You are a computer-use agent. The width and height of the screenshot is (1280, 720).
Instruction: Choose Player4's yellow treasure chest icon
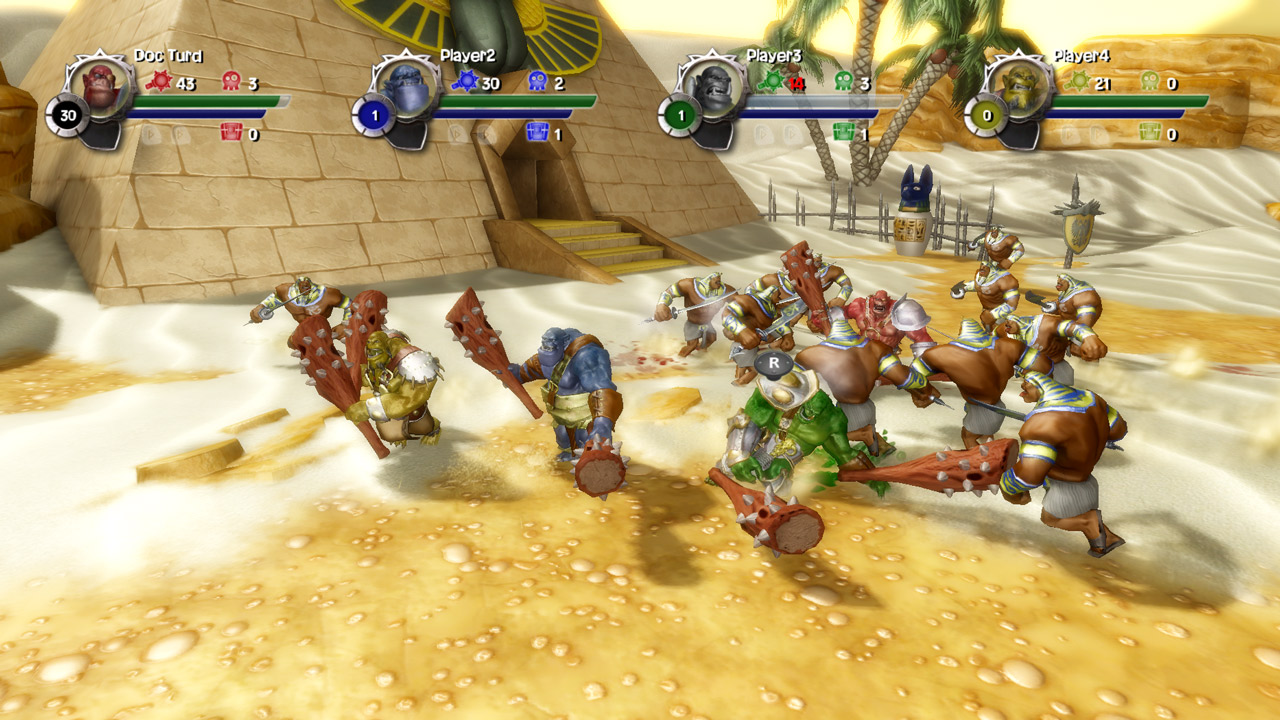[1150, 132]
